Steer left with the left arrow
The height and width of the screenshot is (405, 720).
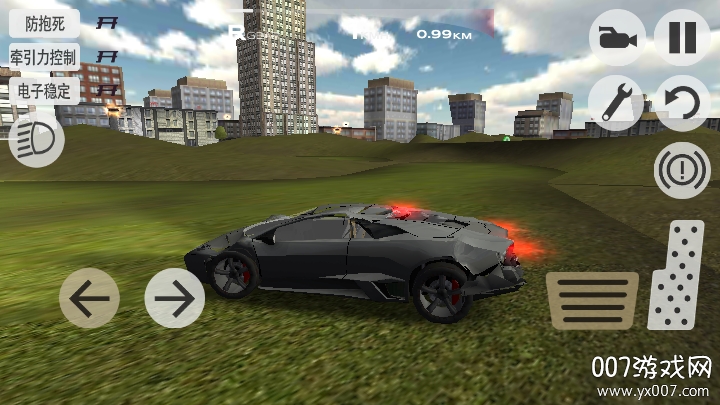(x=89, y=298)
